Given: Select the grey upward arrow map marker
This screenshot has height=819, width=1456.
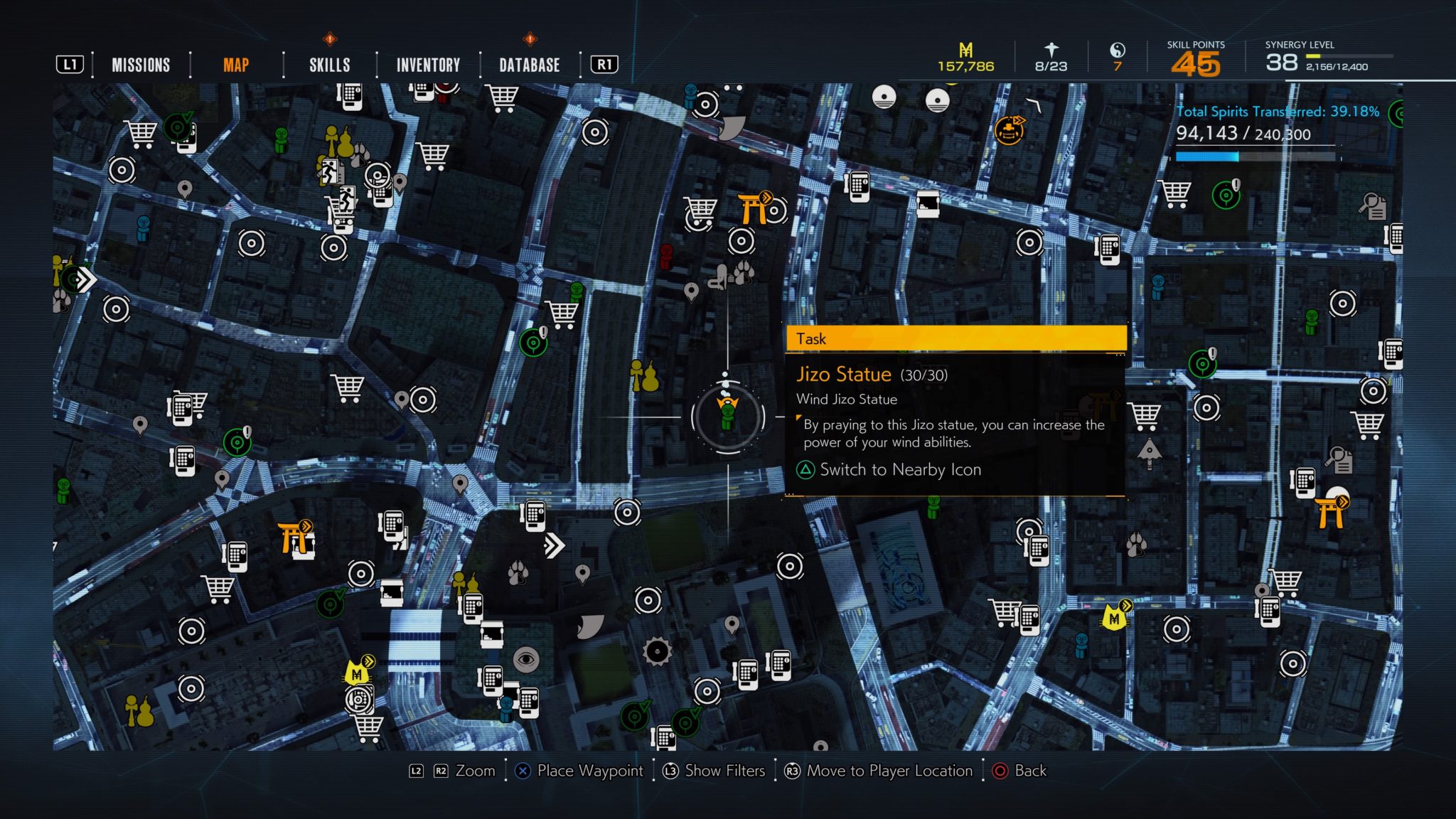Looking at the screenshot, I should tap(1149, 453).
